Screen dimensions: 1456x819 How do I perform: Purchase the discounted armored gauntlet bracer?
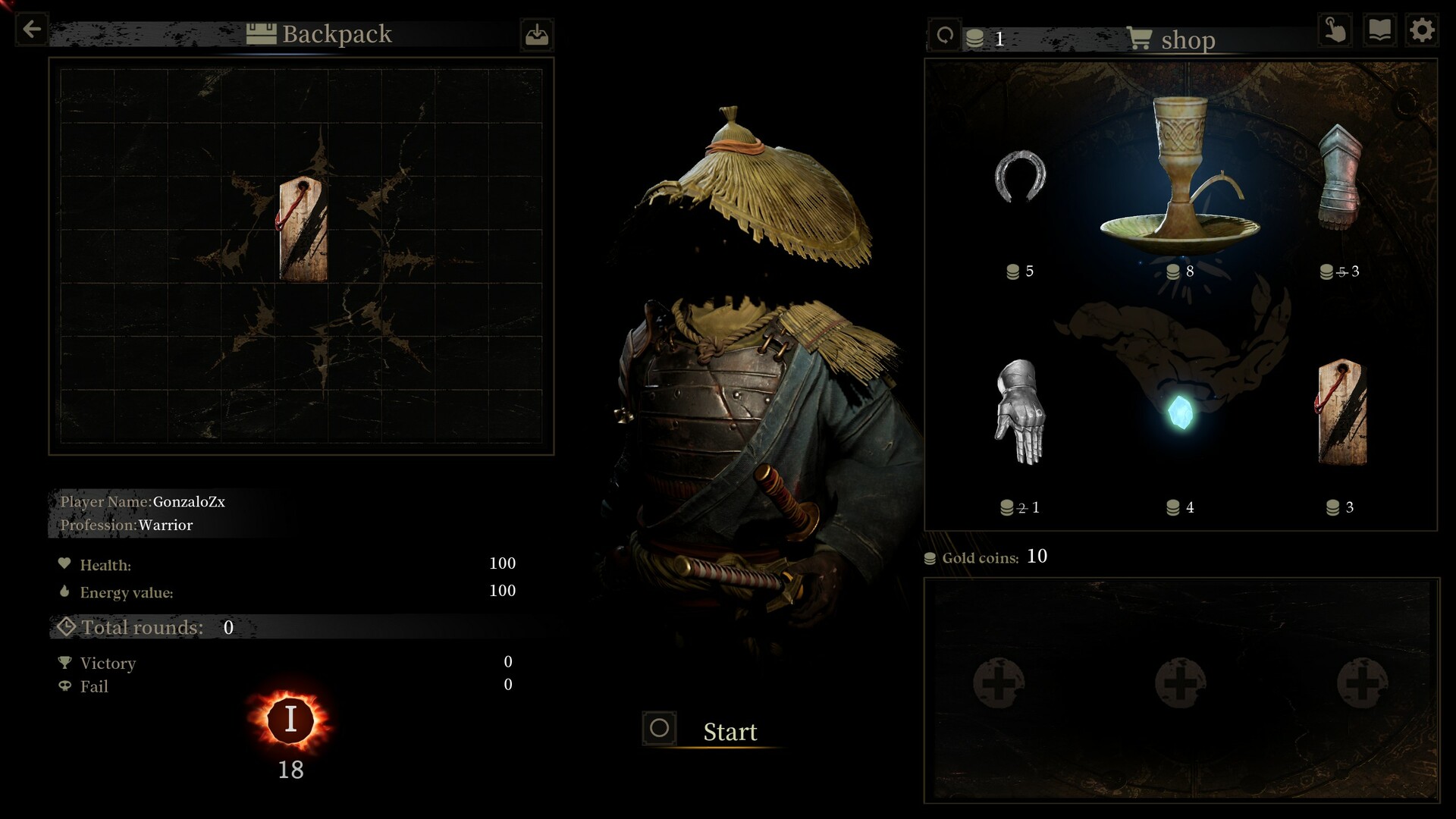coord(1340,178)
